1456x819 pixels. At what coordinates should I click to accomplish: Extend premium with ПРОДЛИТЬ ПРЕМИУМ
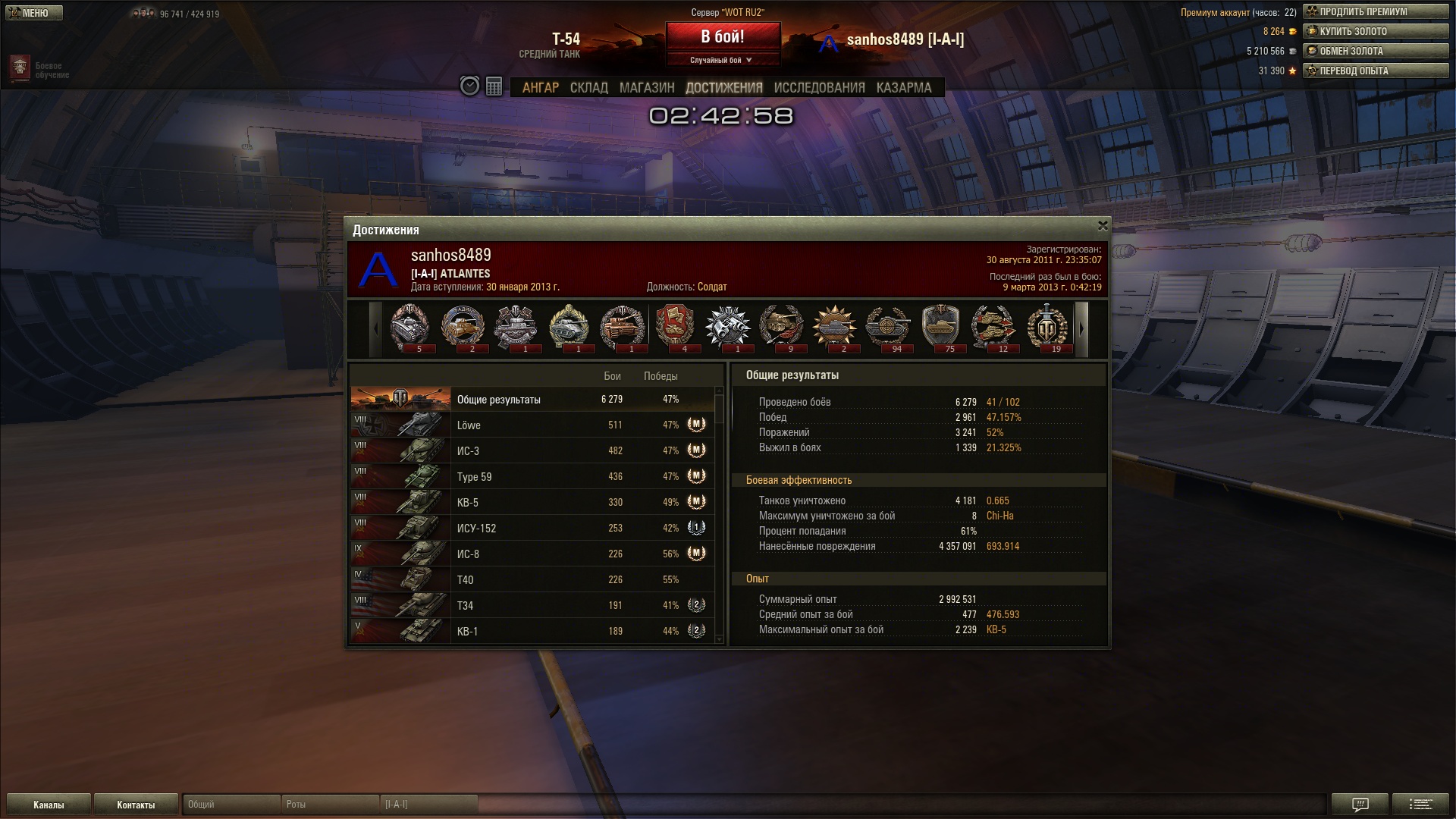tap(1375, 12)
